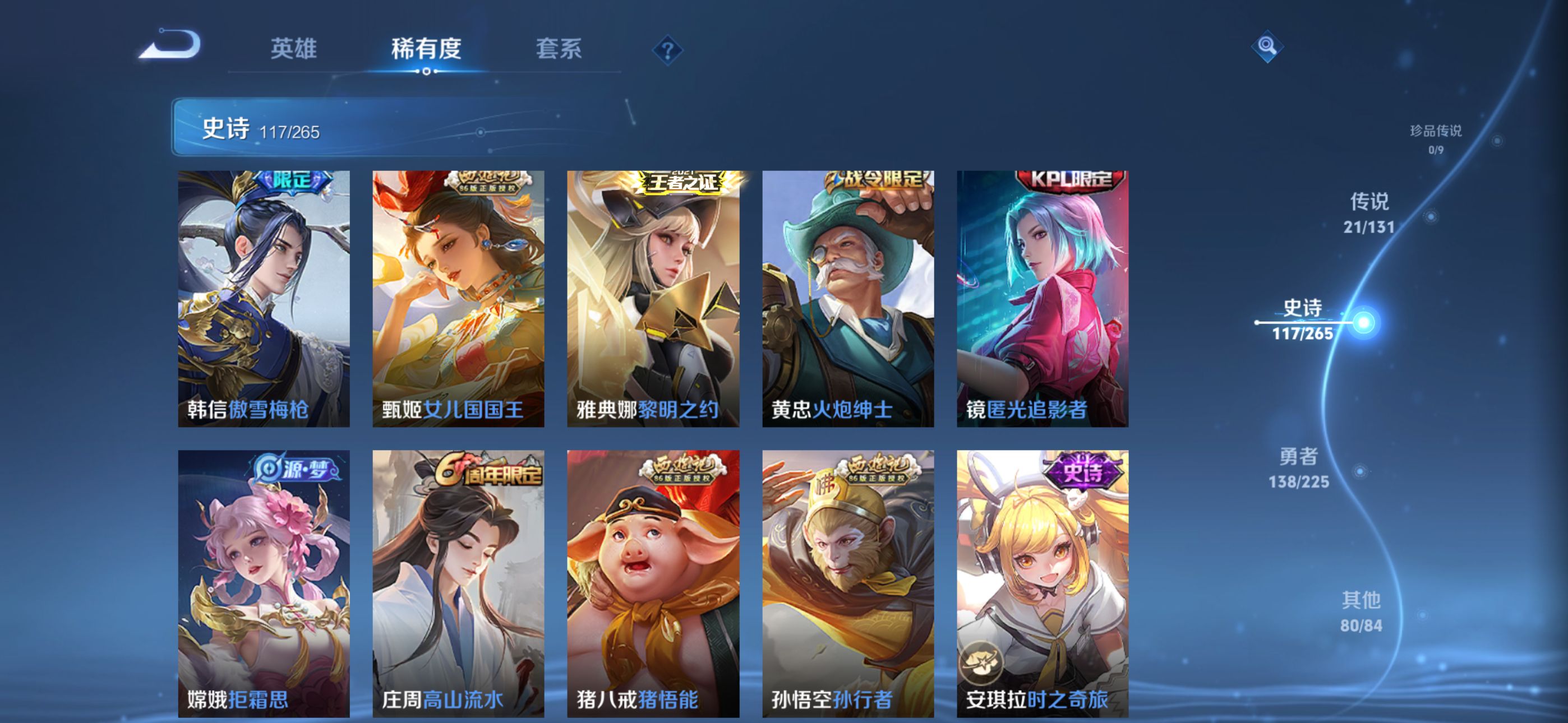Choose the 猪八戒 猪悟能 skin card
Image resolution: width=1568 pixels, height=723 pixels.
click(x=653, y=583)
